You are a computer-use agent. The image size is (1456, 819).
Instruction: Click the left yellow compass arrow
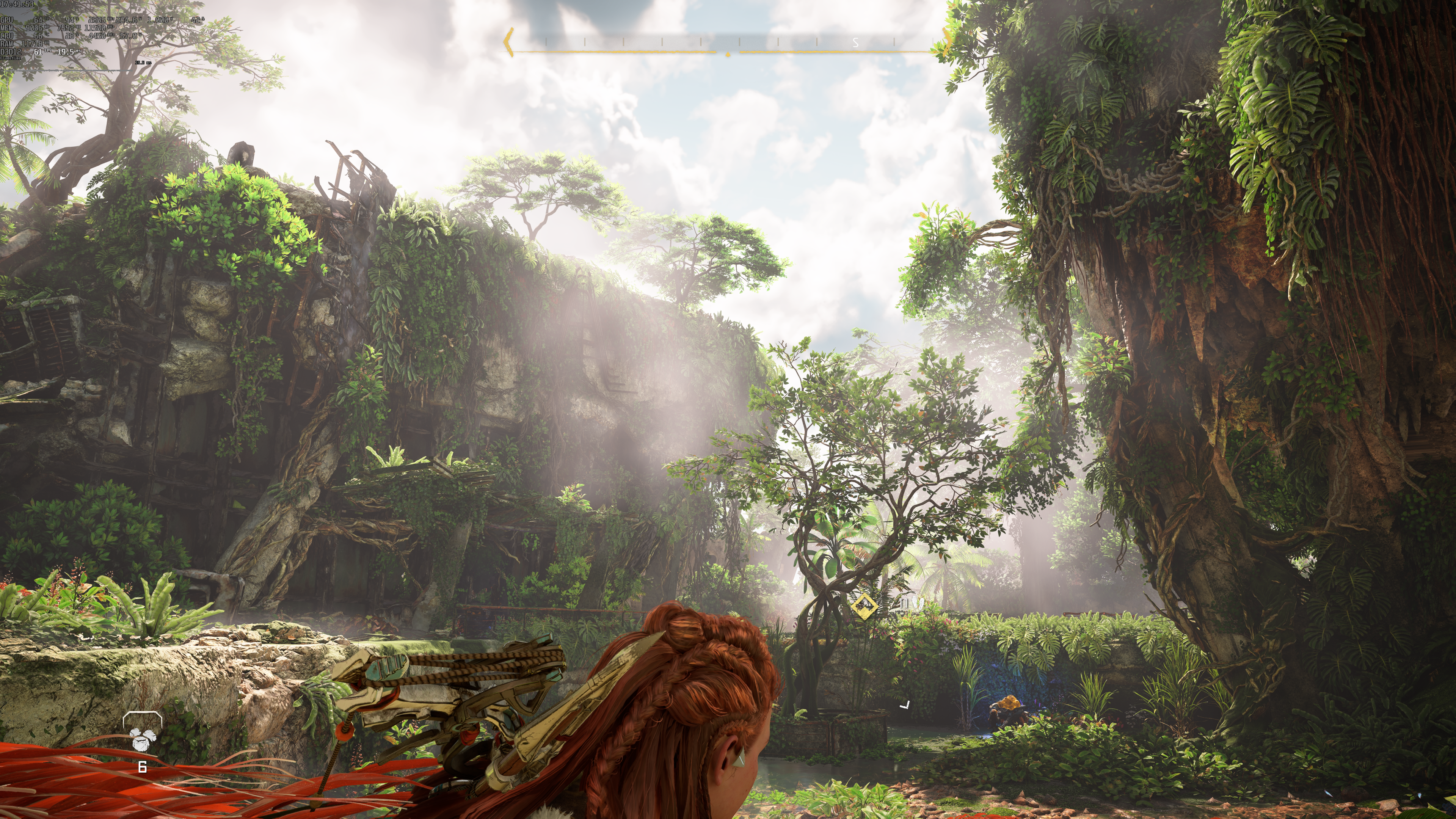tap(508, 42)
